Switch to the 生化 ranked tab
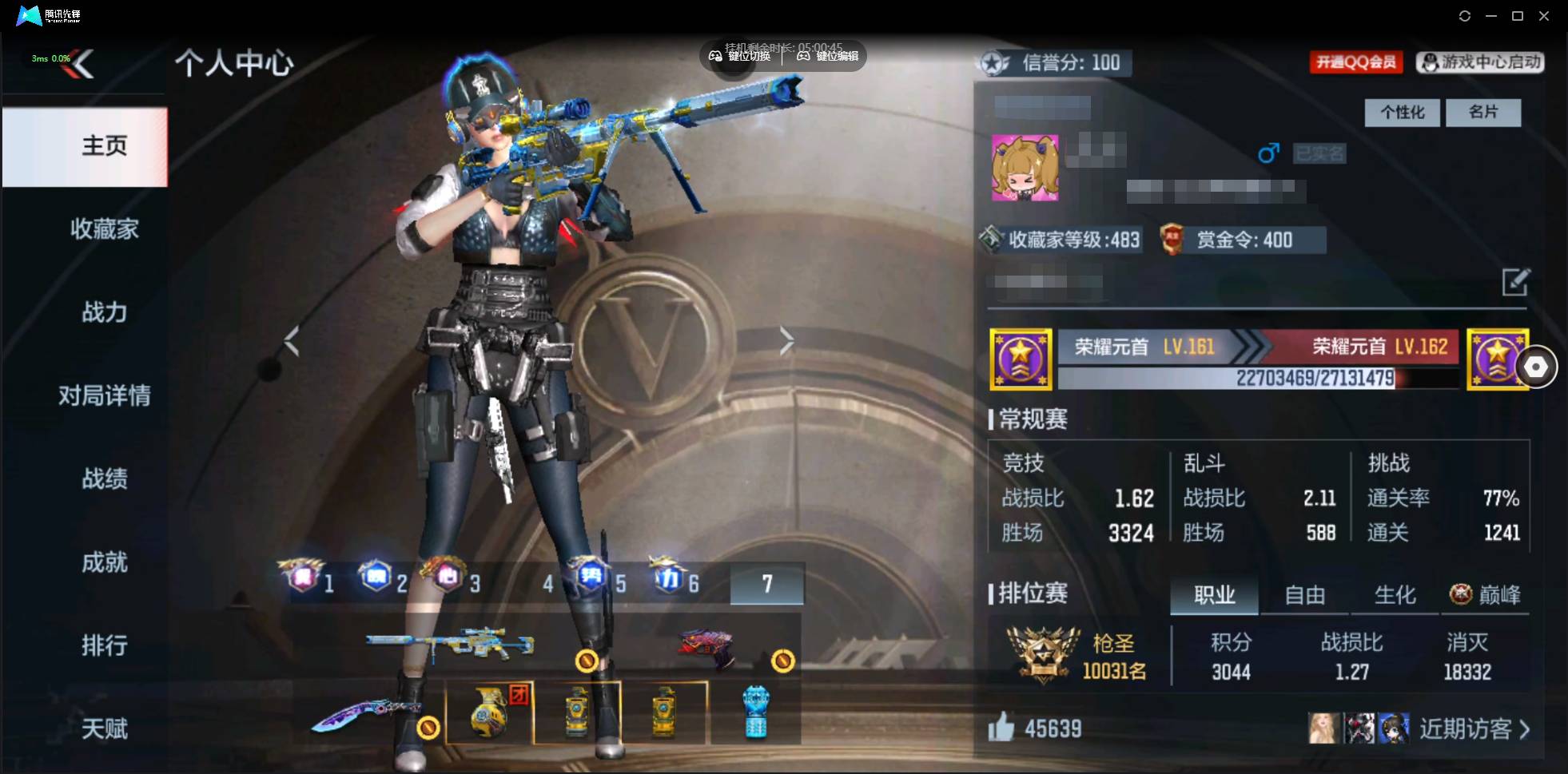Viewport: 1568px width, 774px height. pos(1393,595)
